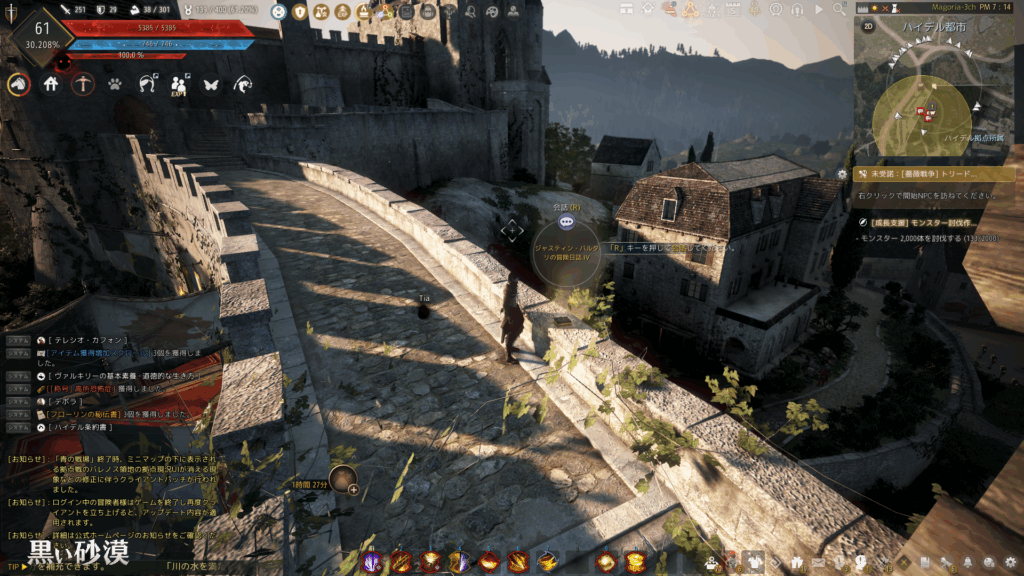Open the gear settings icon at bottom right
The image size is (1024, 576).
pos(1010,562)
